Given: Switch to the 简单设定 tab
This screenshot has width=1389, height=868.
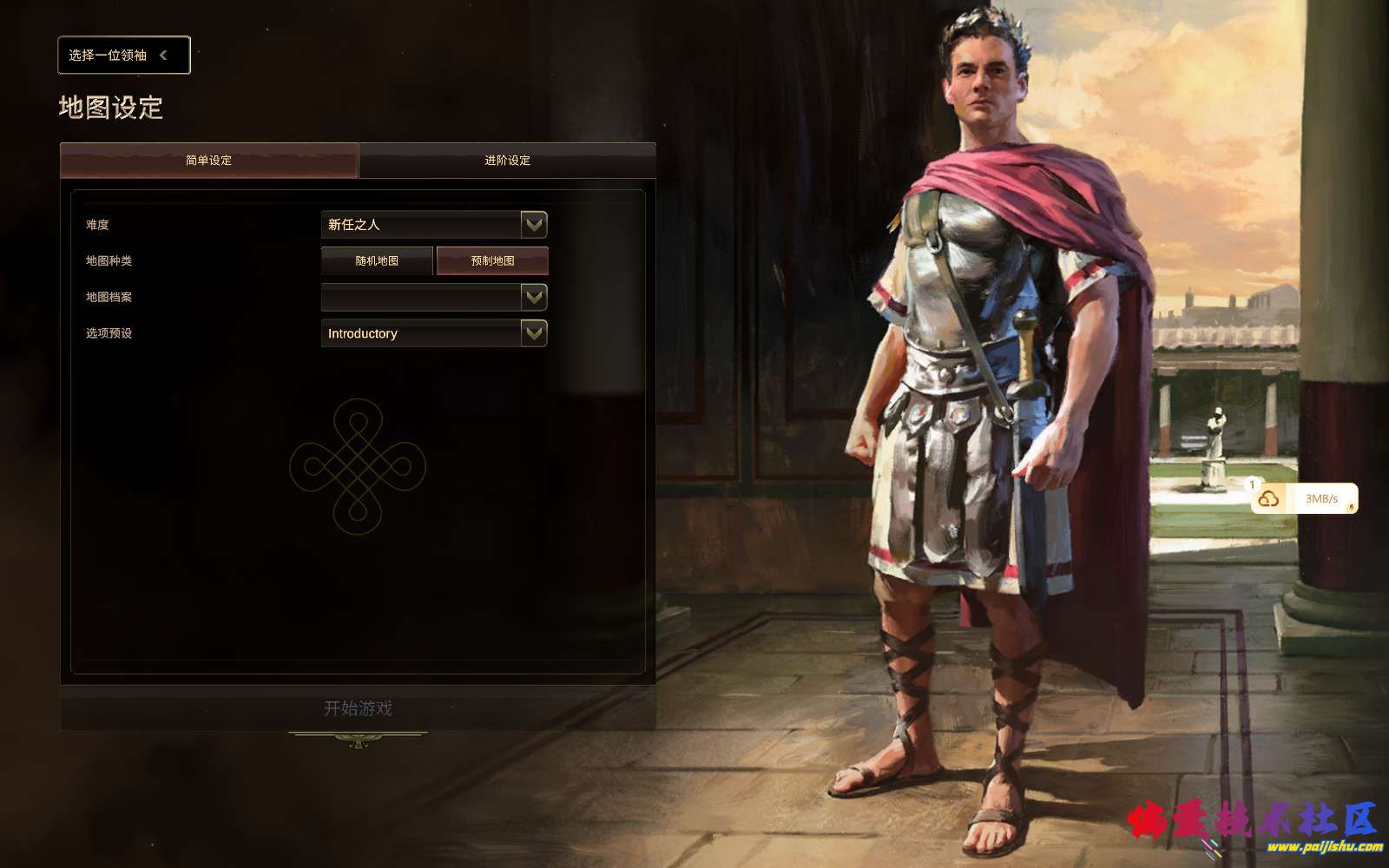Looking at the screenshot, I should coord(208,161).
